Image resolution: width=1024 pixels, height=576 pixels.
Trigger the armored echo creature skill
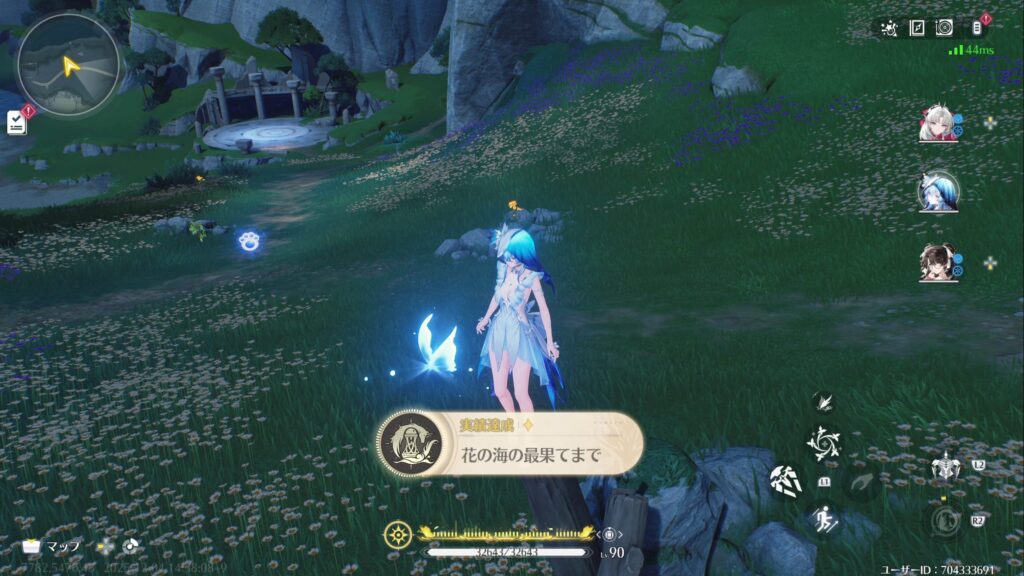point(945,466)
